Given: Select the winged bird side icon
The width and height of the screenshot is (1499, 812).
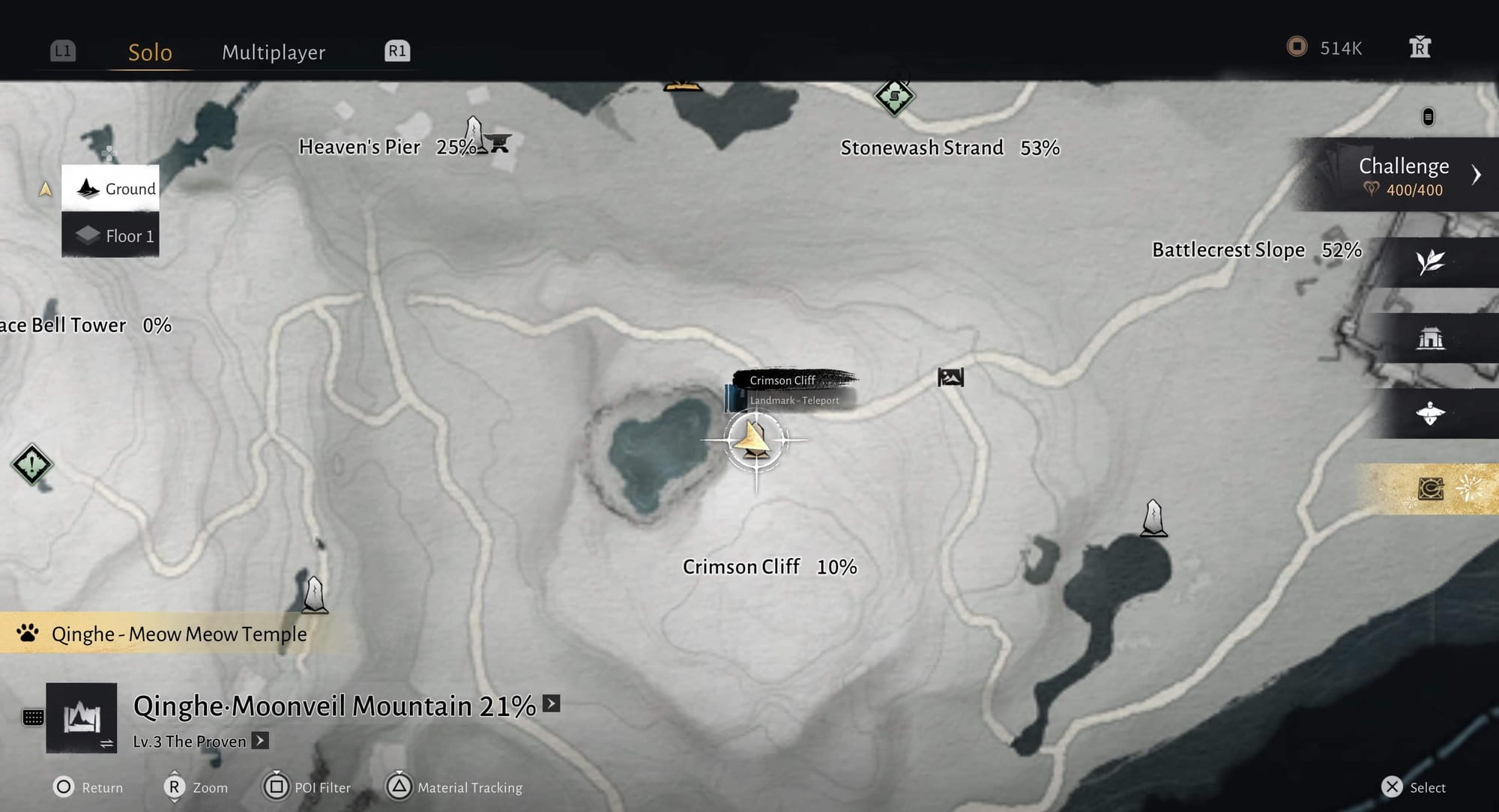Looking at the screenshot, I should point(1430,413).
